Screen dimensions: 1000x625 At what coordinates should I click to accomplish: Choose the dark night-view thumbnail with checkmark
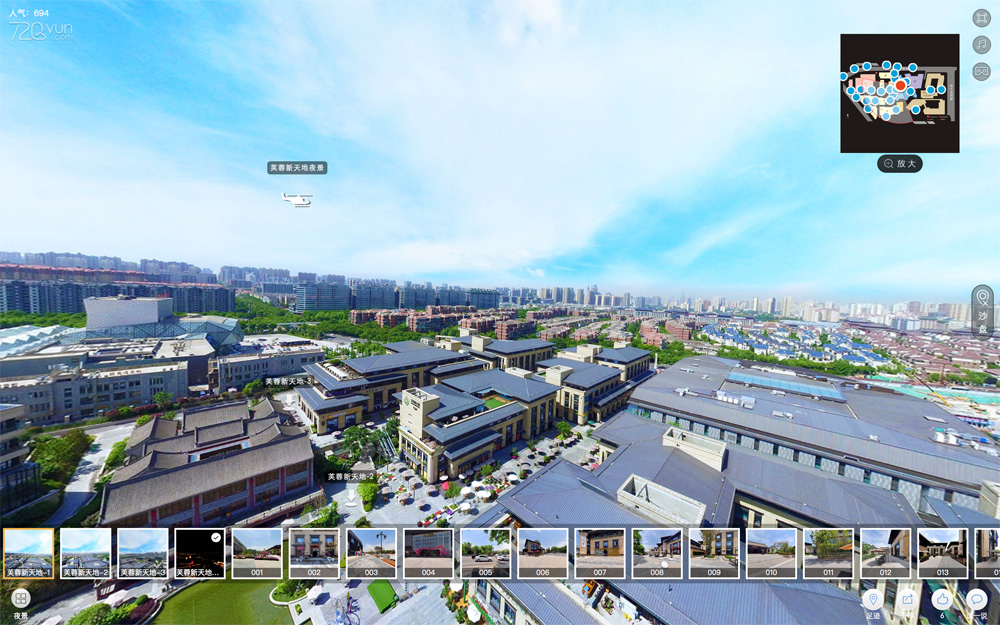(199, 553)
